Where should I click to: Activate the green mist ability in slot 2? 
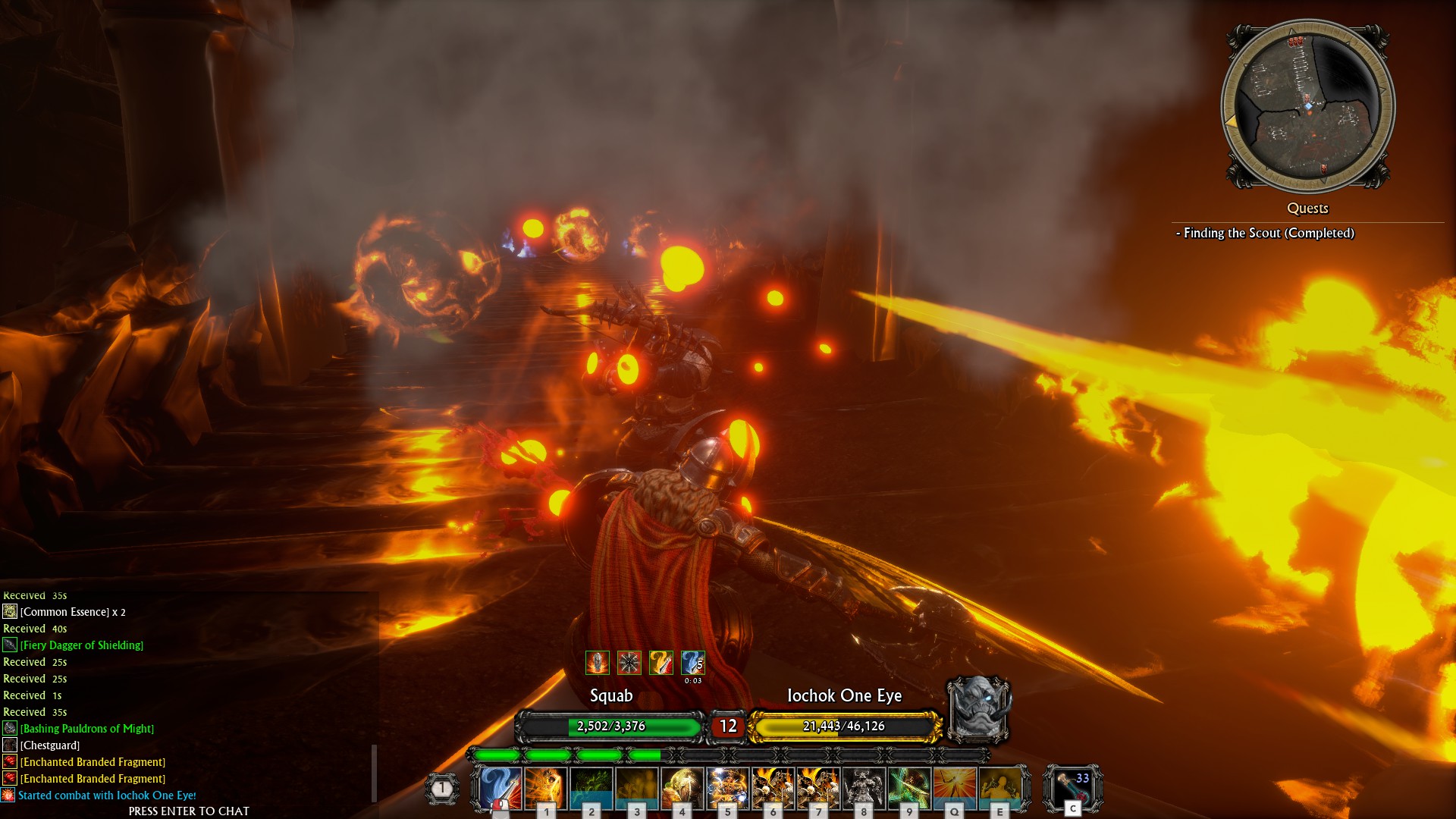pos(591,787)
